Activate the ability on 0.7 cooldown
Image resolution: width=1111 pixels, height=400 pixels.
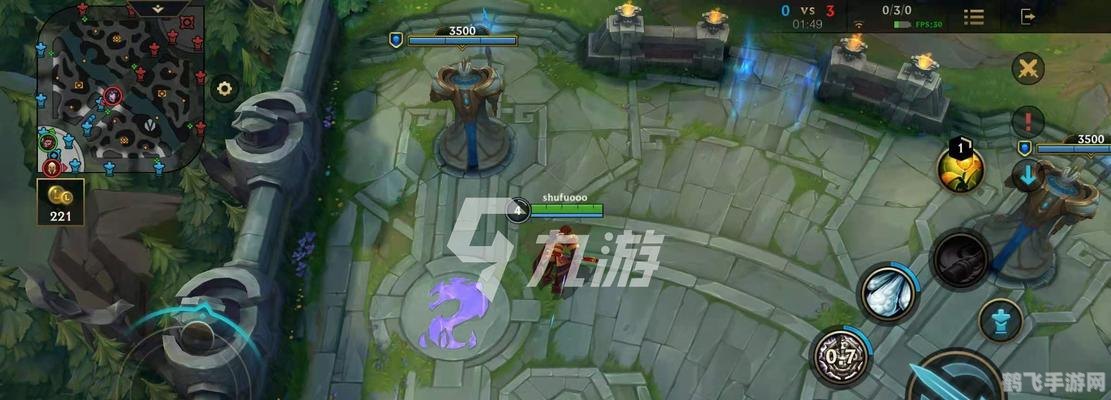[x=838, y=354]
